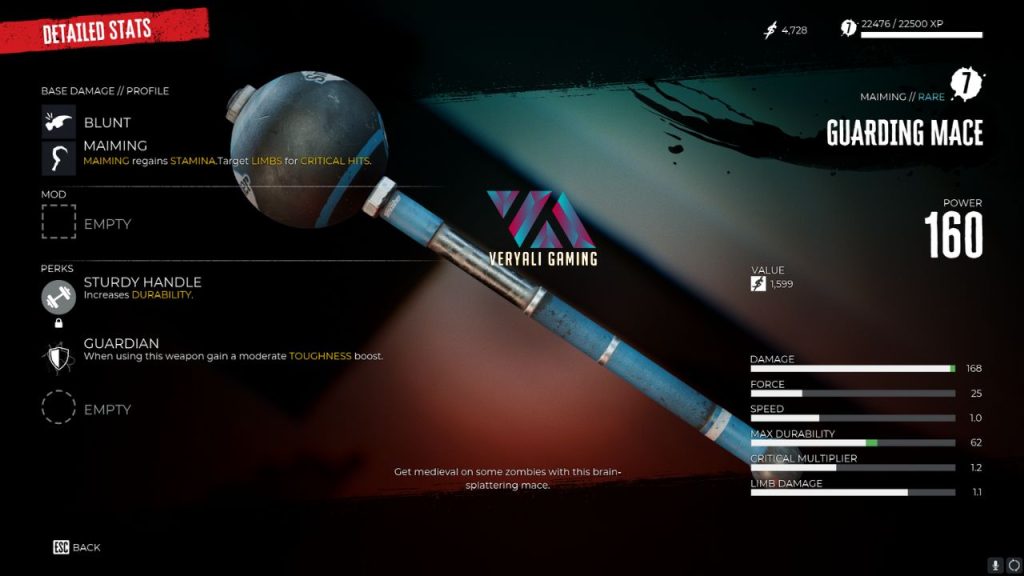1024x576 pixels.
Task: Select the empty mod slot
Action: coord(59,223)
